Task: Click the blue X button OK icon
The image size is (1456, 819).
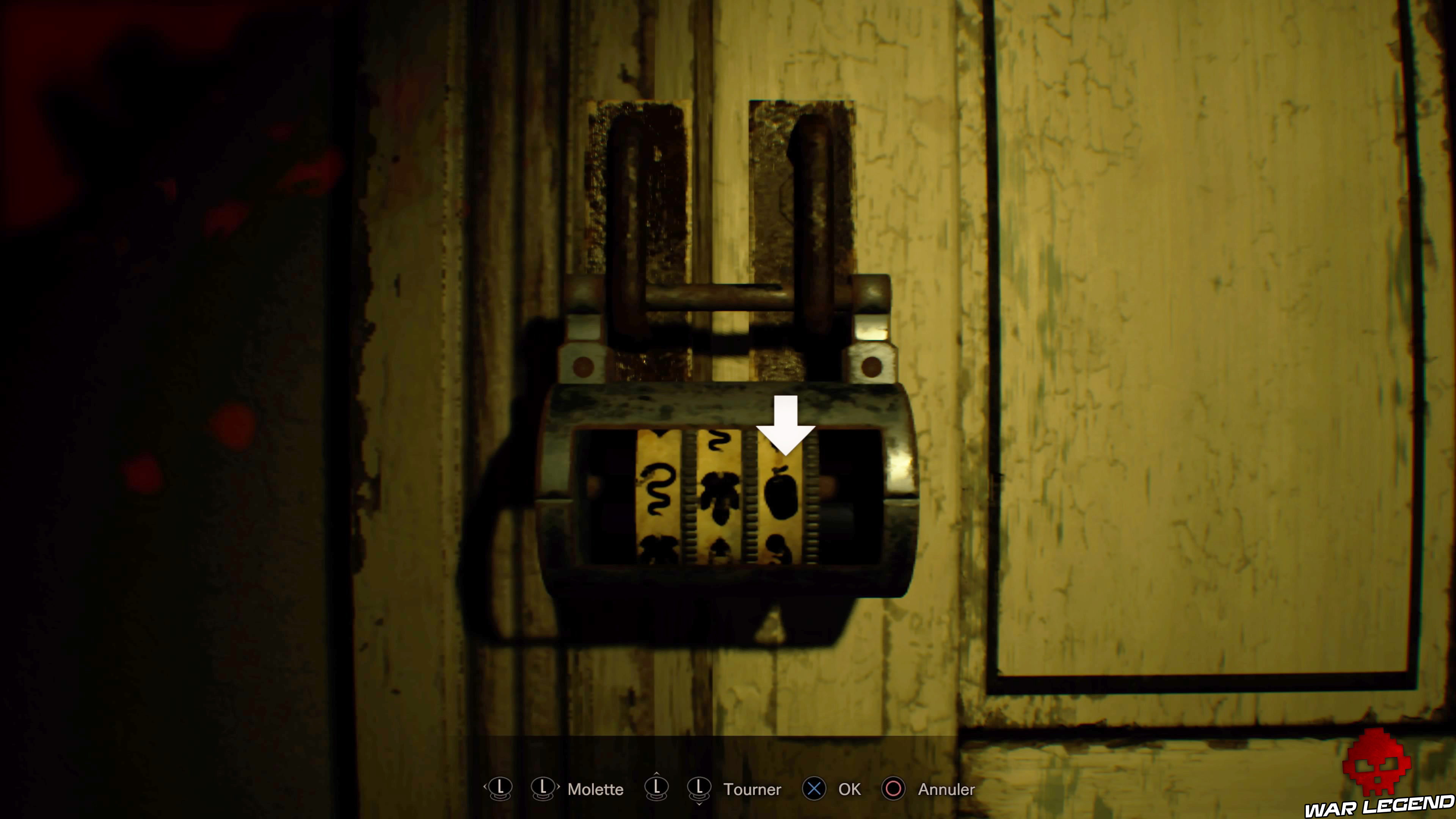Action: [x=814, y=789]
